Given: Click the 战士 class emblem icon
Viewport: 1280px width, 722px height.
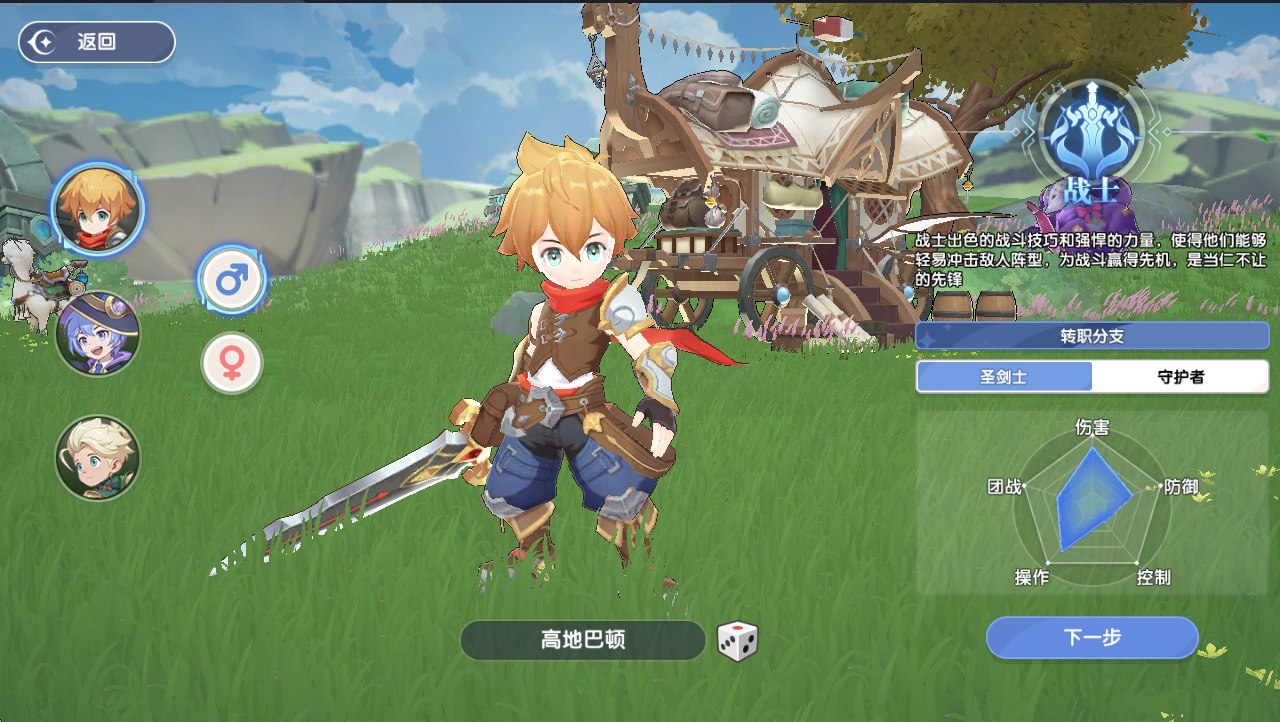Looking at the screenshot, I should coord(1091,130).
